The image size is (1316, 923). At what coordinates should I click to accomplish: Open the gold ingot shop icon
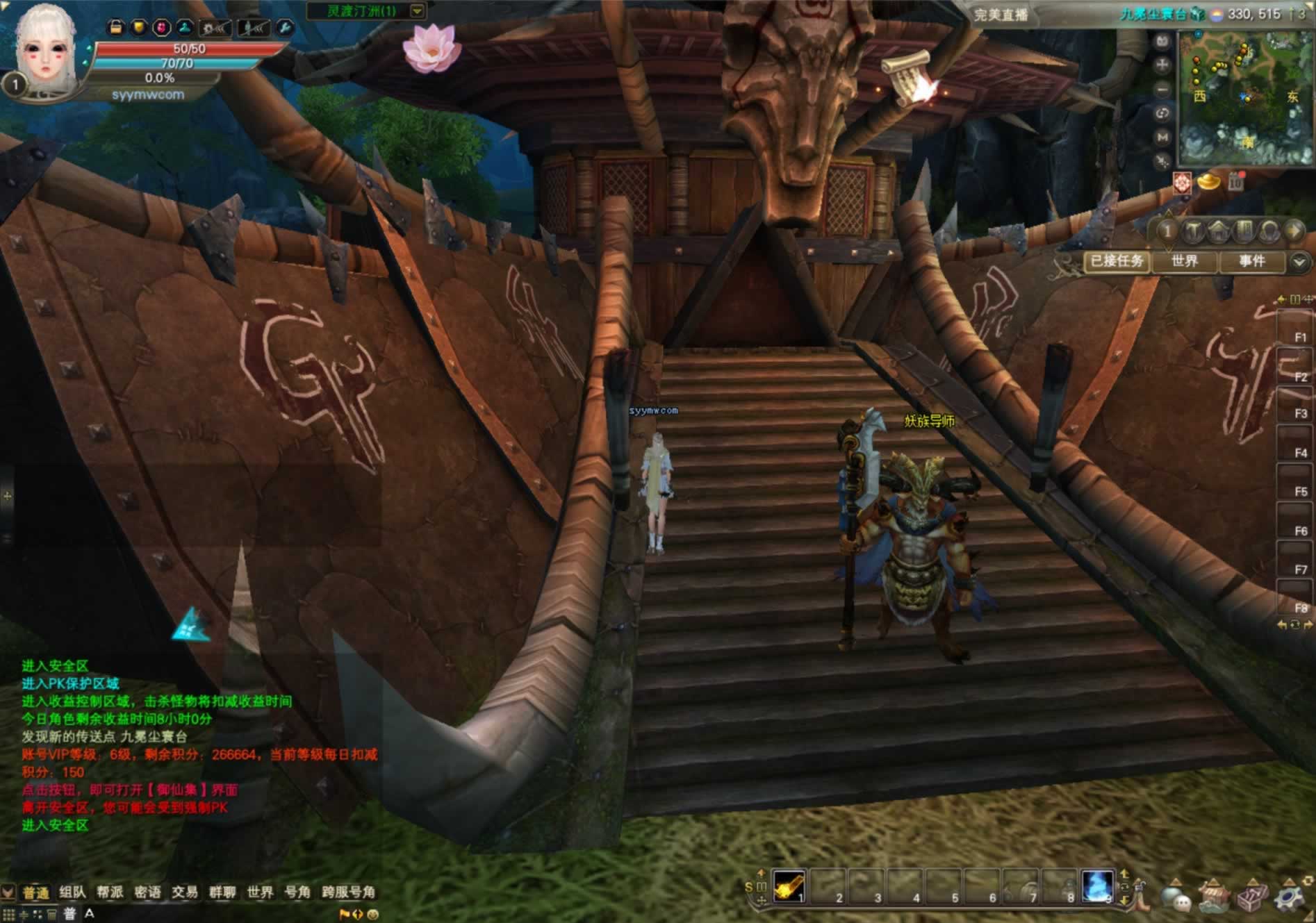pyautogui.click(x=1209, y=183)
